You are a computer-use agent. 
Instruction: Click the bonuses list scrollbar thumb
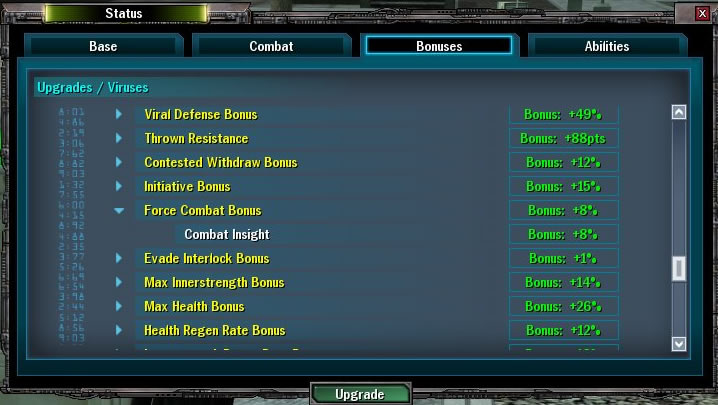pyautogui.click(x=679, y=268)
